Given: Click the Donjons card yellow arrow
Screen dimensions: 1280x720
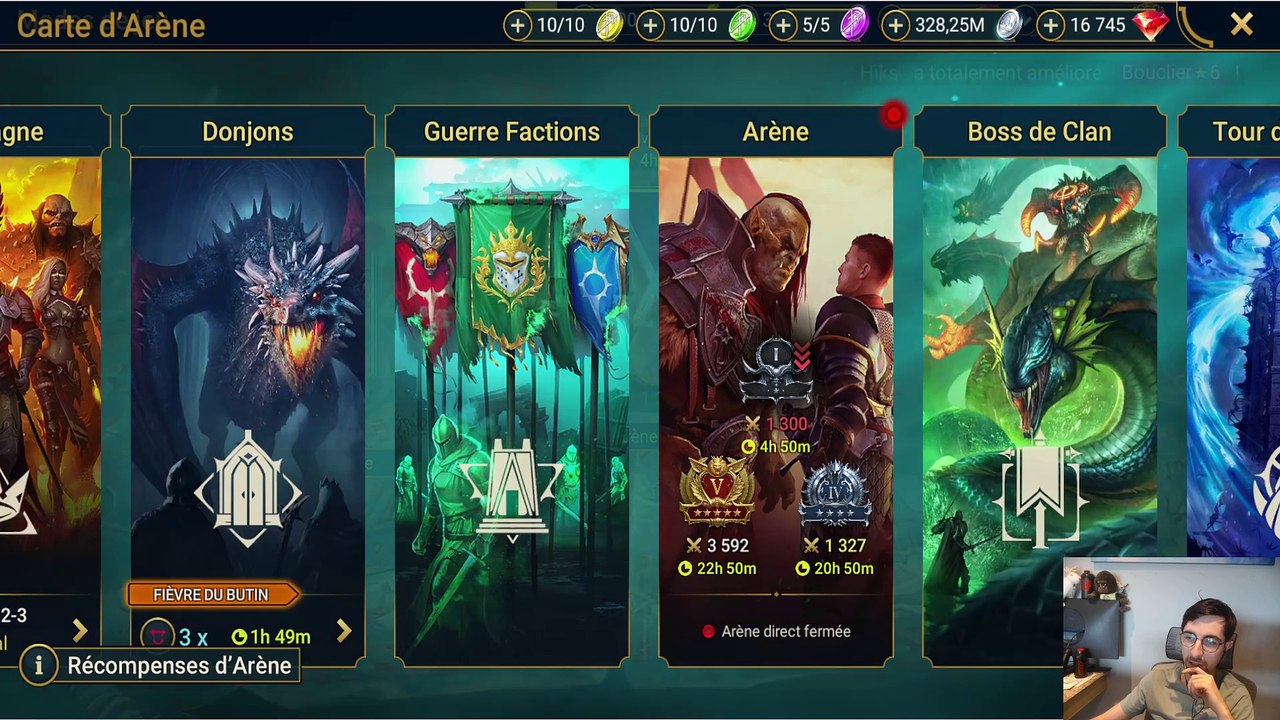Looking at the screenshot, I should click(344, 631).
